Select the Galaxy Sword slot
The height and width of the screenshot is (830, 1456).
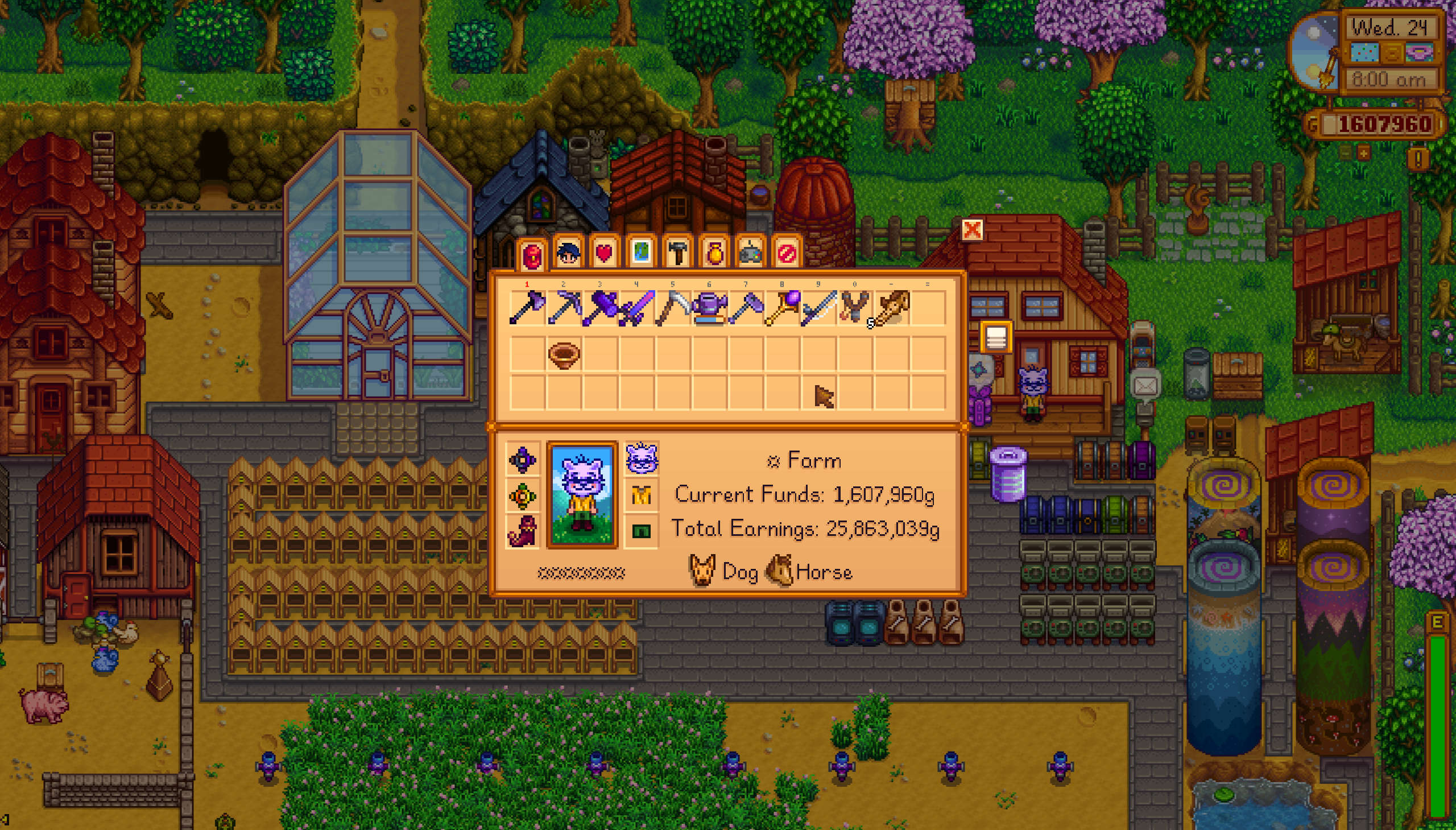(636, 308)
